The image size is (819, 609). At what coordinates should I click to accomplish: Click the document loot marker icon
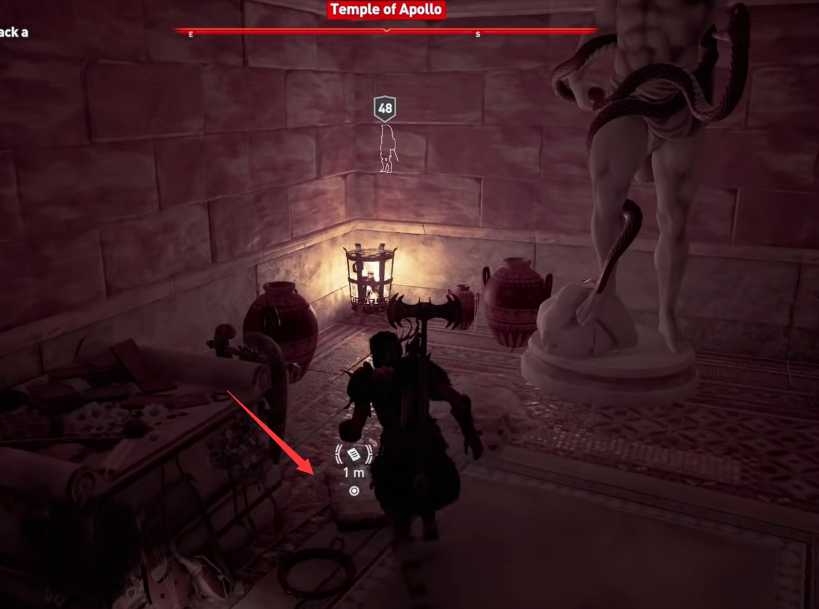354,454
